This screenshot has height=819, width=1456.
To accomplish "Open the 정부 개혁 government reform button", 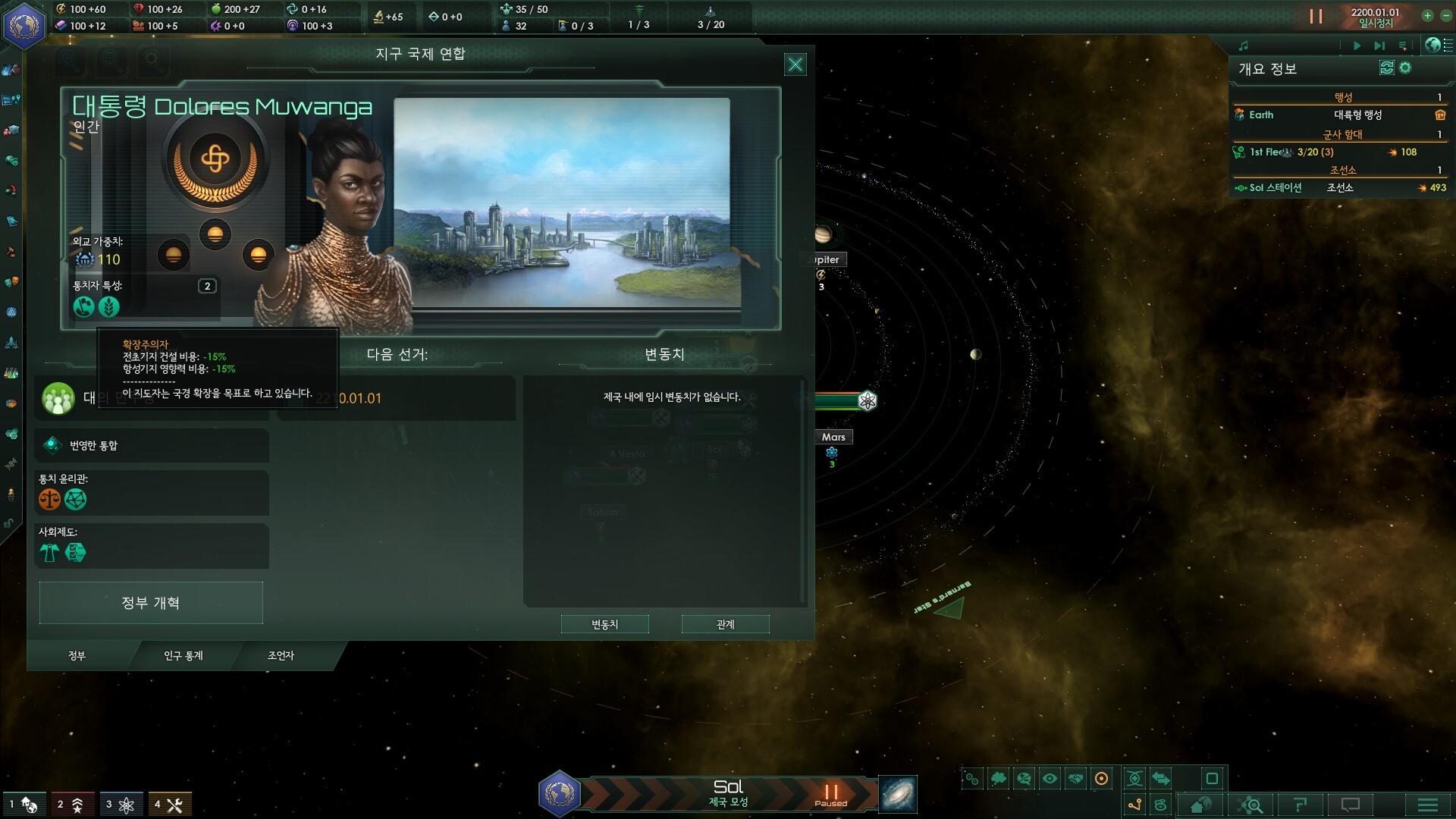I will click(151, 603).
